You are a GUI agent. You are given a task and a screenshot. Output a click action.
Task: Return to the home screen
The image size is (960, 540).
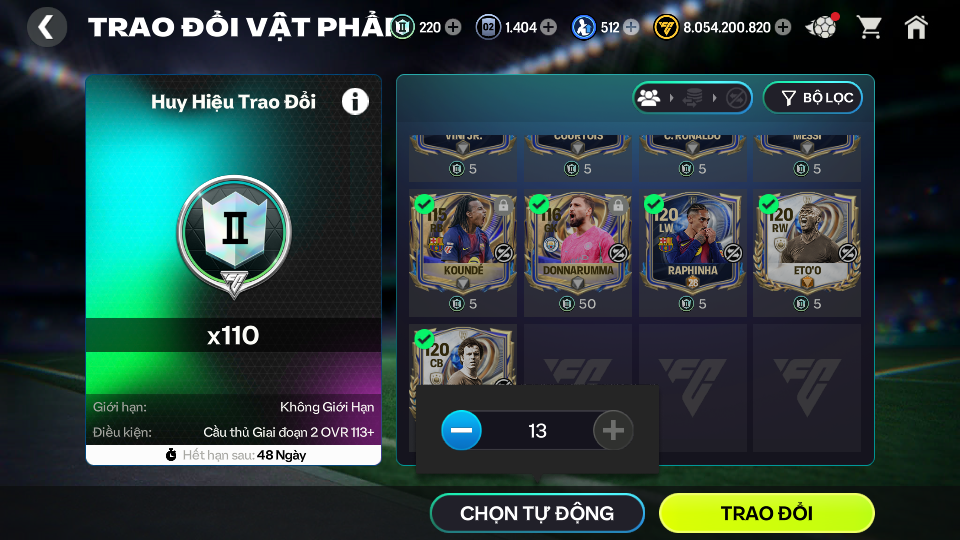[x=916, y=27]
